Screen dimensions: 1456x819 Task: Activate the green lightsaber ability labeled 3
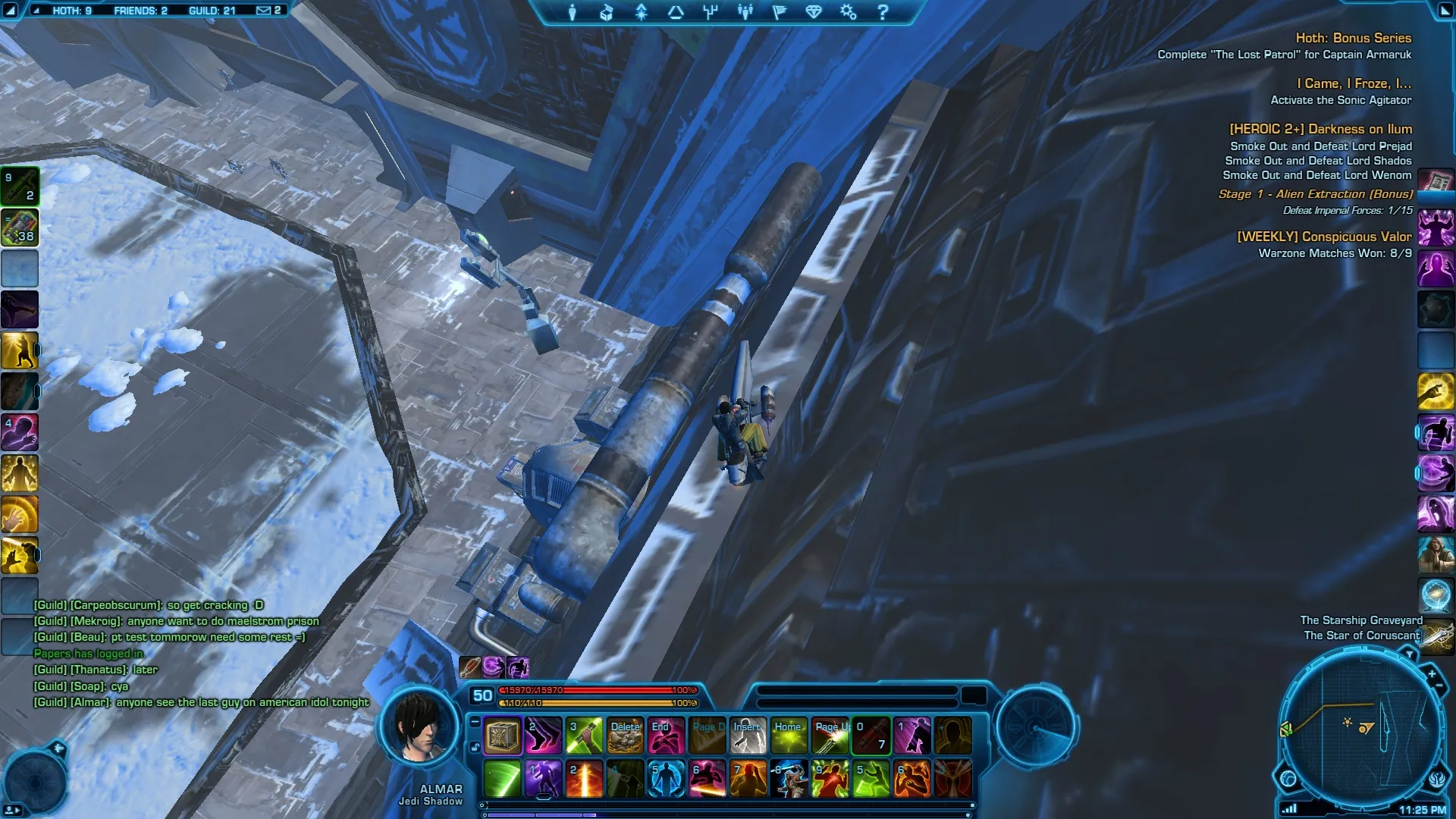[584, 736]
